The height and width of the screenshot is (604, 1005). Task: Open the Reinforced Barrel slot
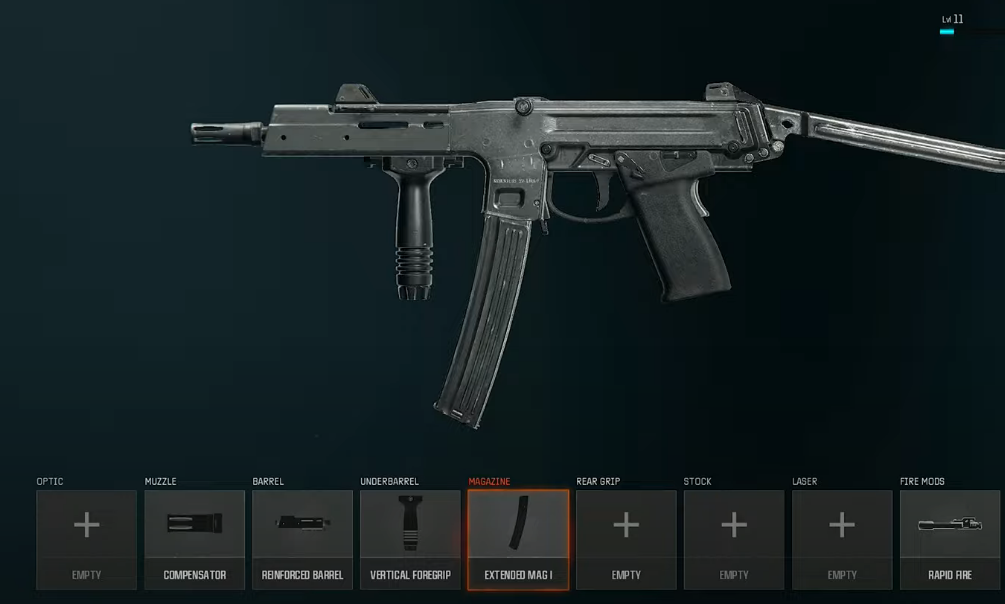pos(302,539)
